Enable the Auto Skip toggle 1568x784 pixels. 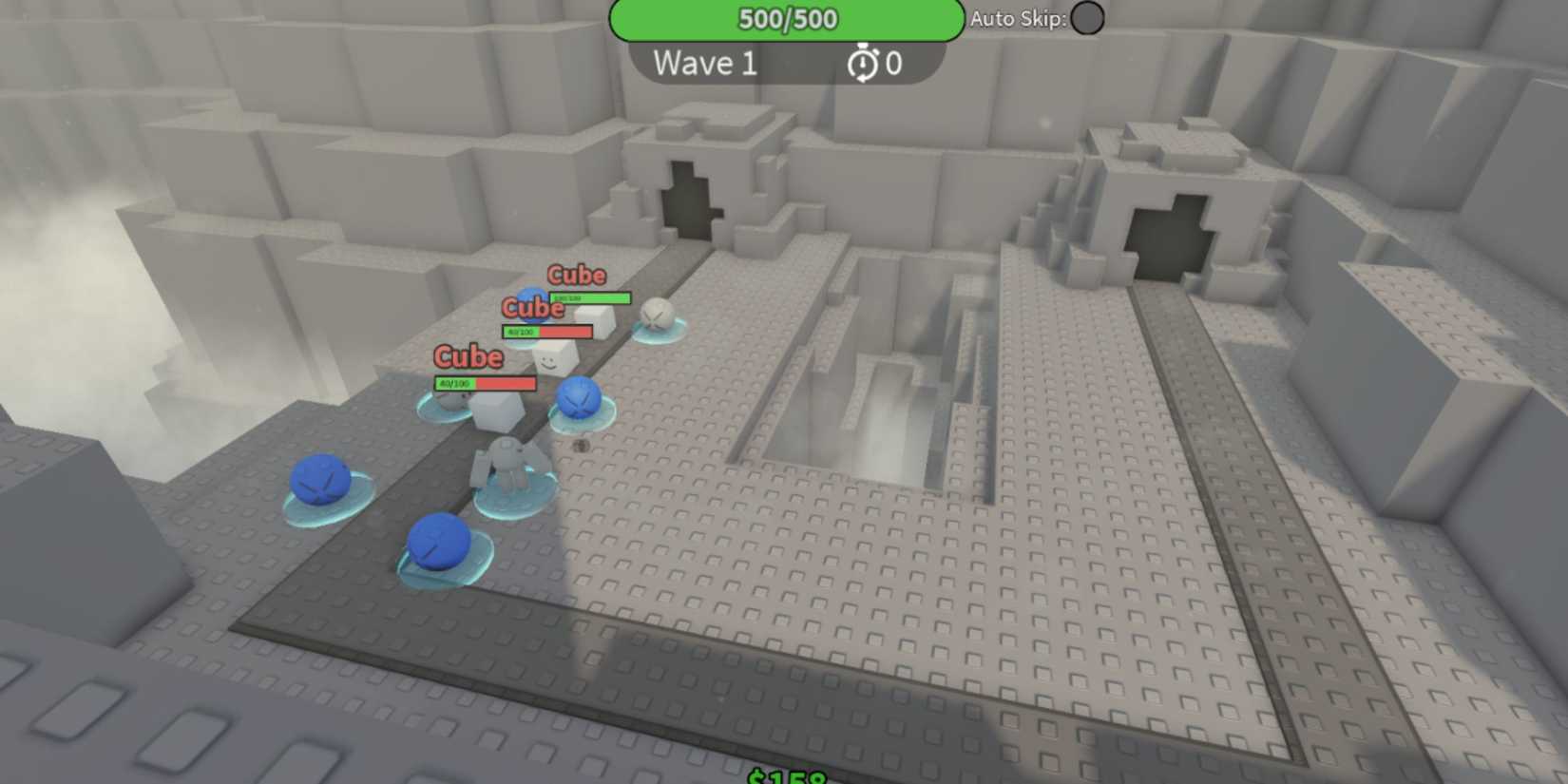click(x=1086, y=19)
